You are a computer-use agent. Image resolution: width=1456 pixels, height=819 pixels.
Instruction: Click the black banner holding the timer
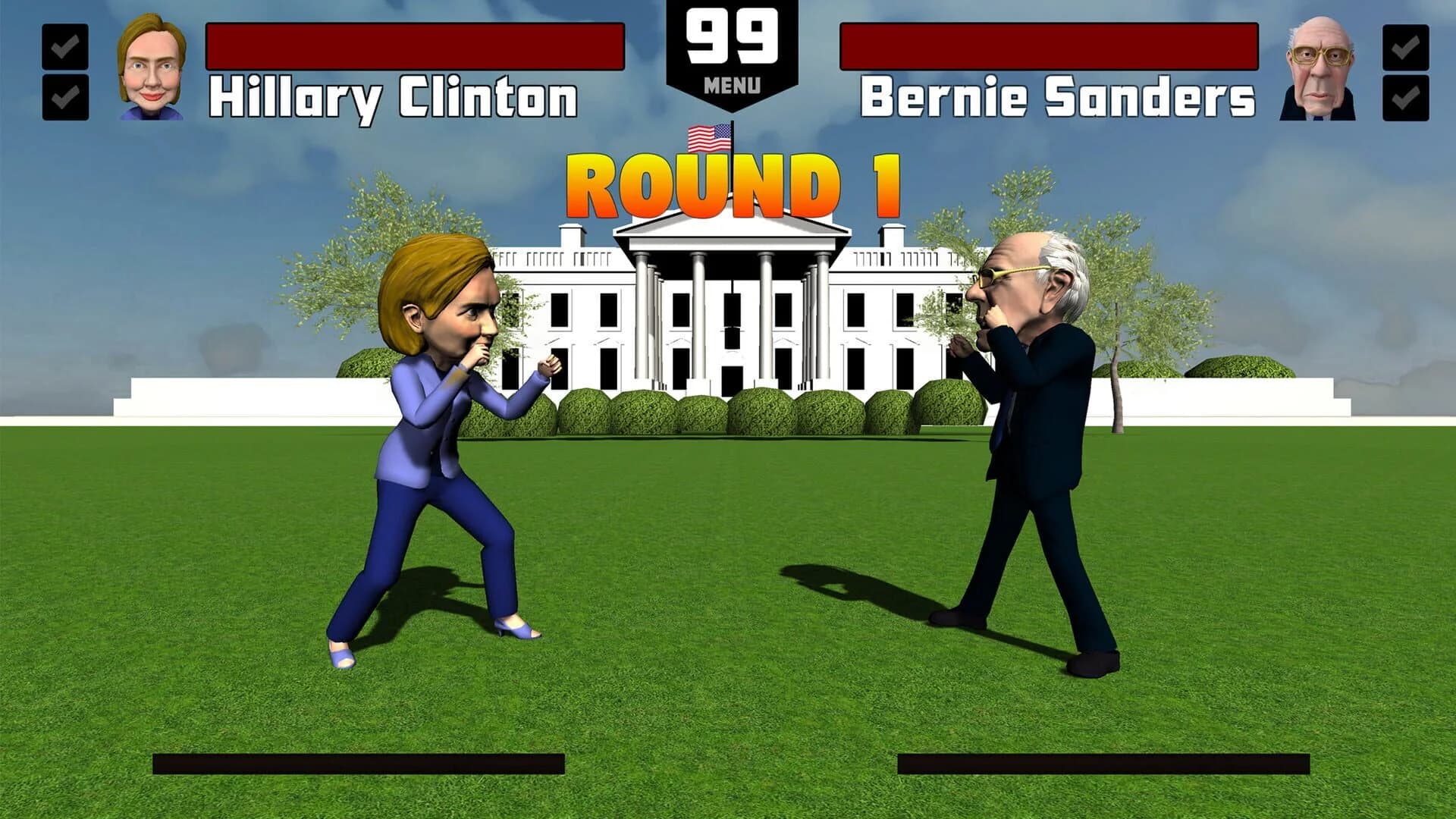pos(729,53)
